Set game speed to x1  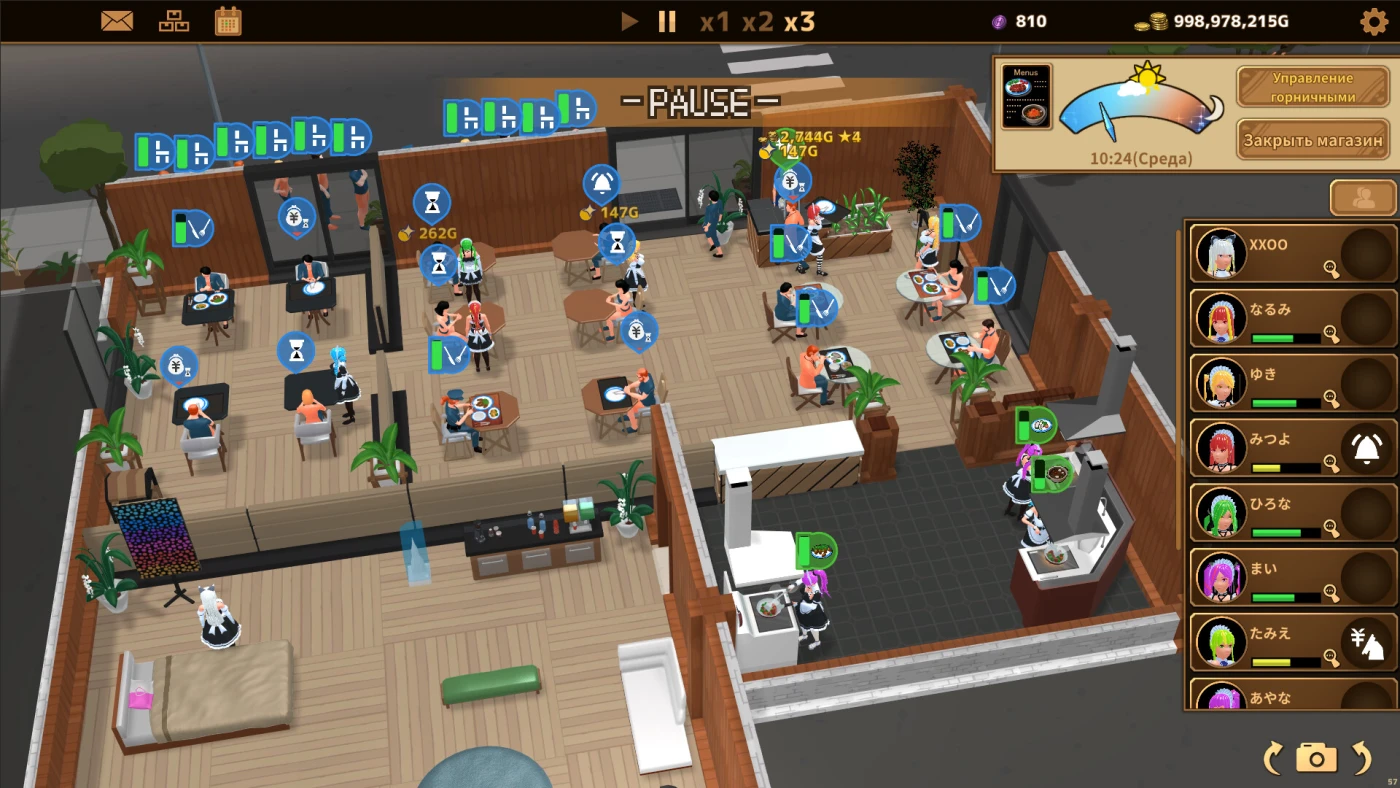[714, 21]
